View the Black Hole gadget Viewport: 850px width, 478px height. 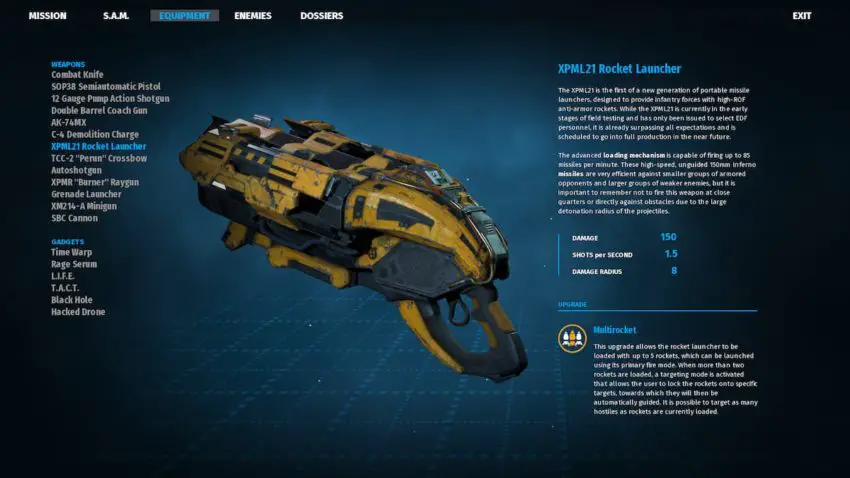[72, 300]
